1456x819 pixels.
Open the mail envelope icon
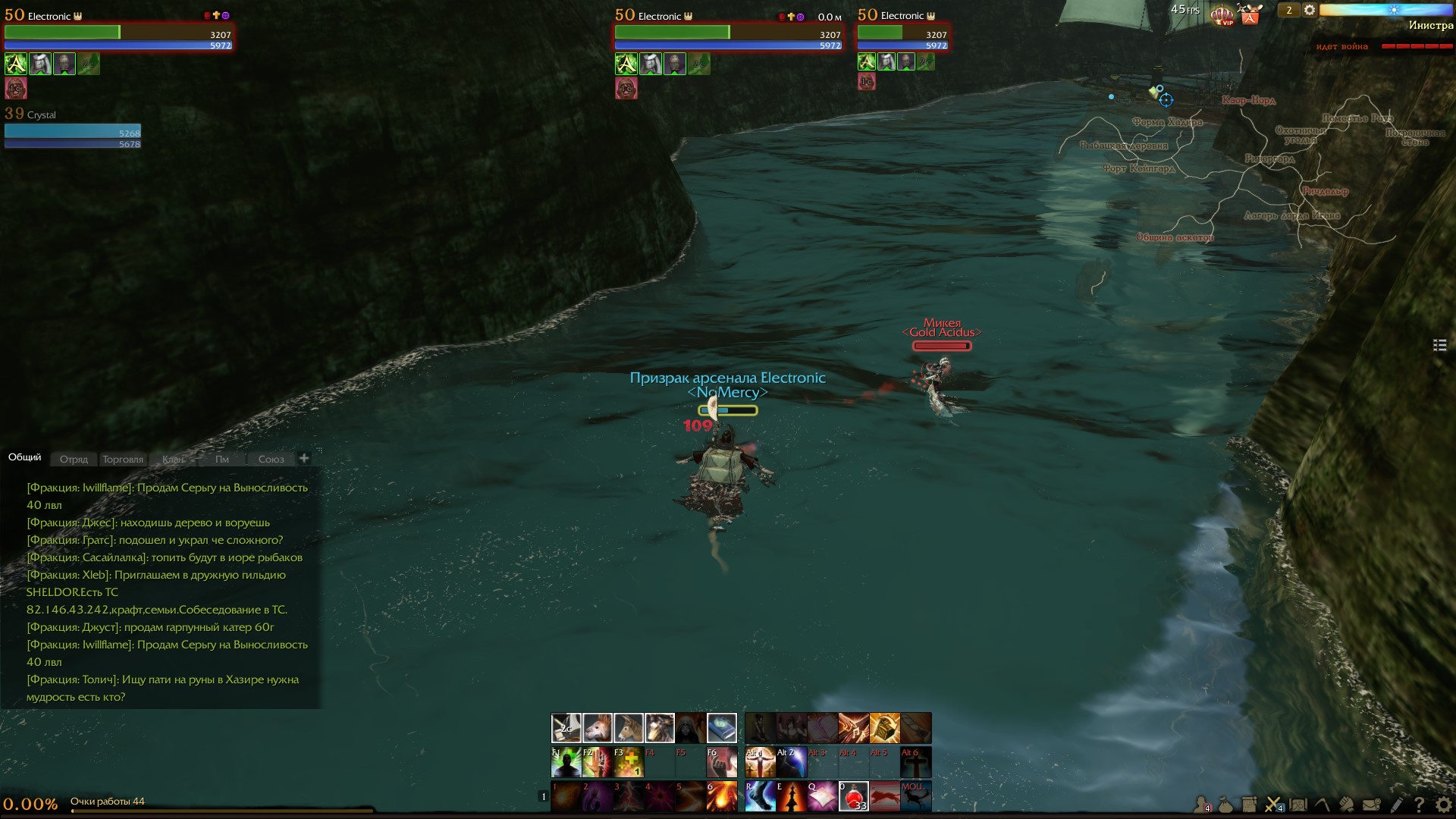1371,805
